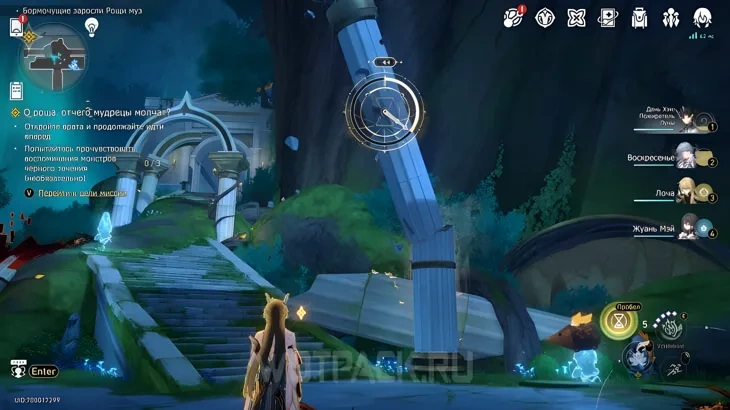Activate the hourglass technique ability
Image resolution: width=730 pixels, height=410 pixels.
point(618,322)
